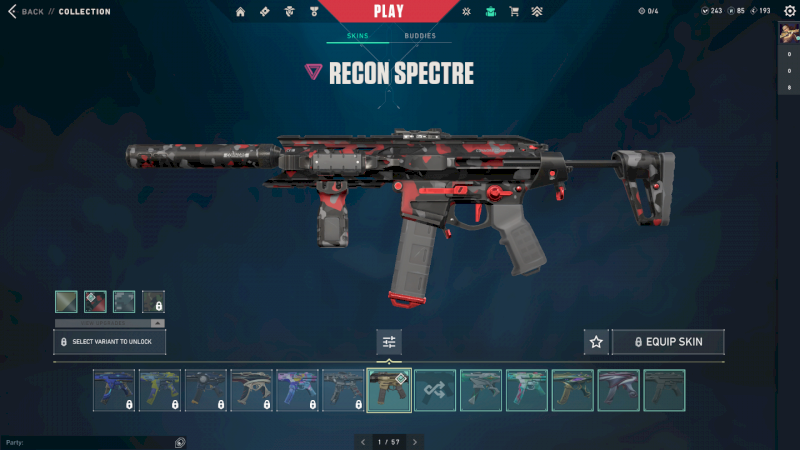This screenshot has width=800, height=450.
Task: Select the highlighted Recon Spectre thumbnail
Action: [x=389, y=390]
